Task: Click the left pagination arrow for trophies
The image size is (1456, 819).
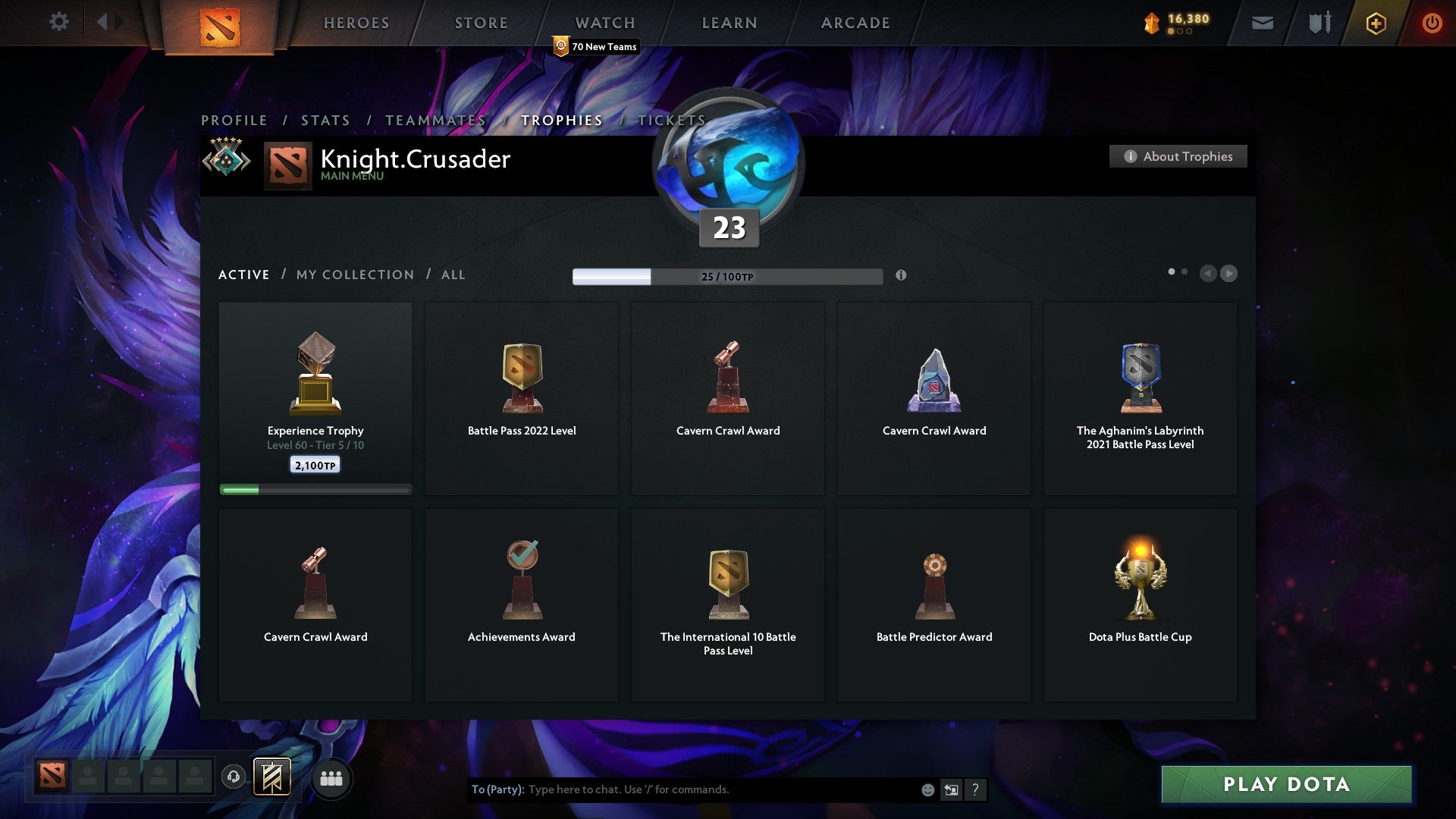Action: pos(1209,274)
